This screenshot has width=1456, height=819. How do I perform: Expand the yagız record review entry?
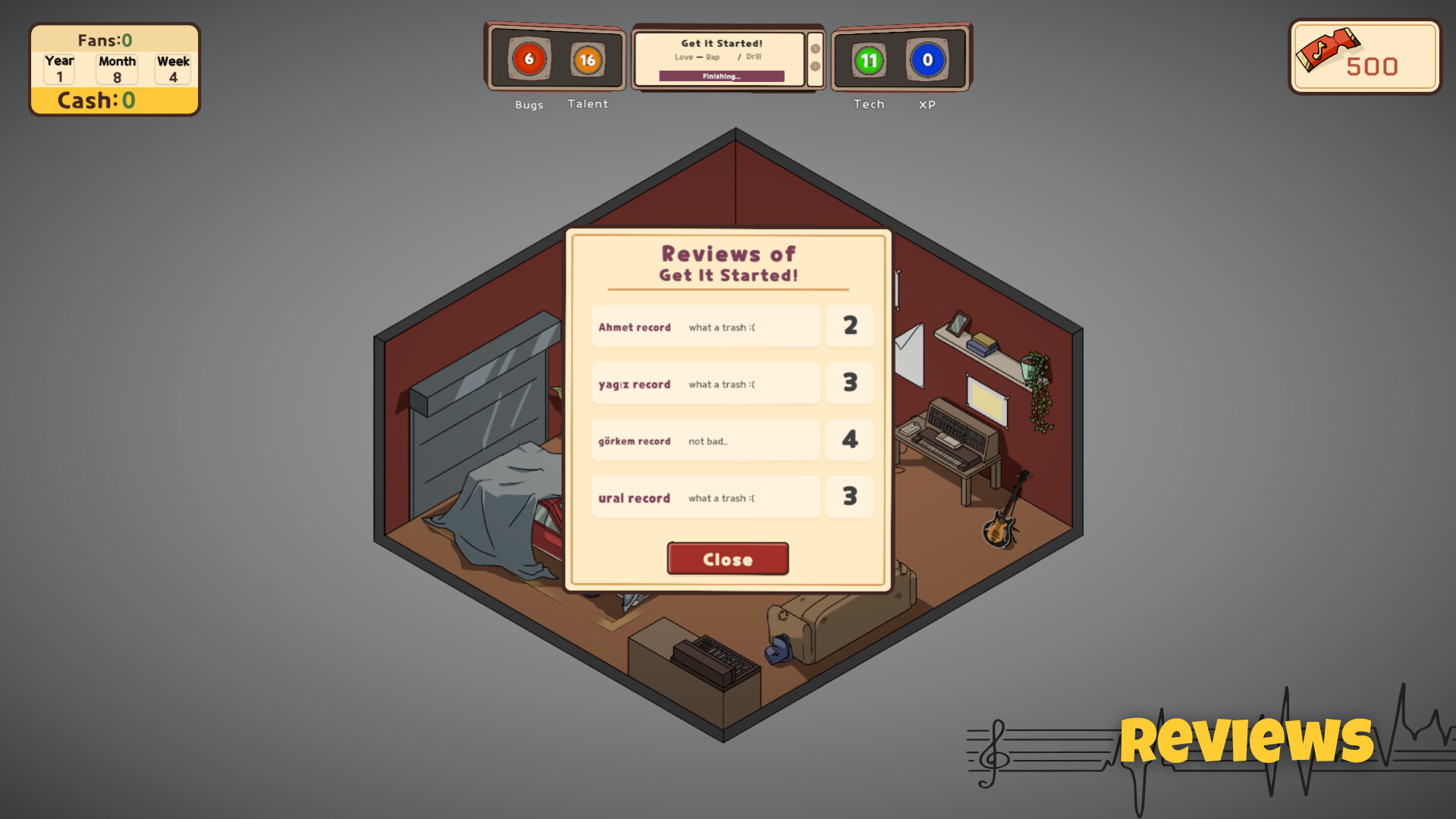click(x=704, y=384)
